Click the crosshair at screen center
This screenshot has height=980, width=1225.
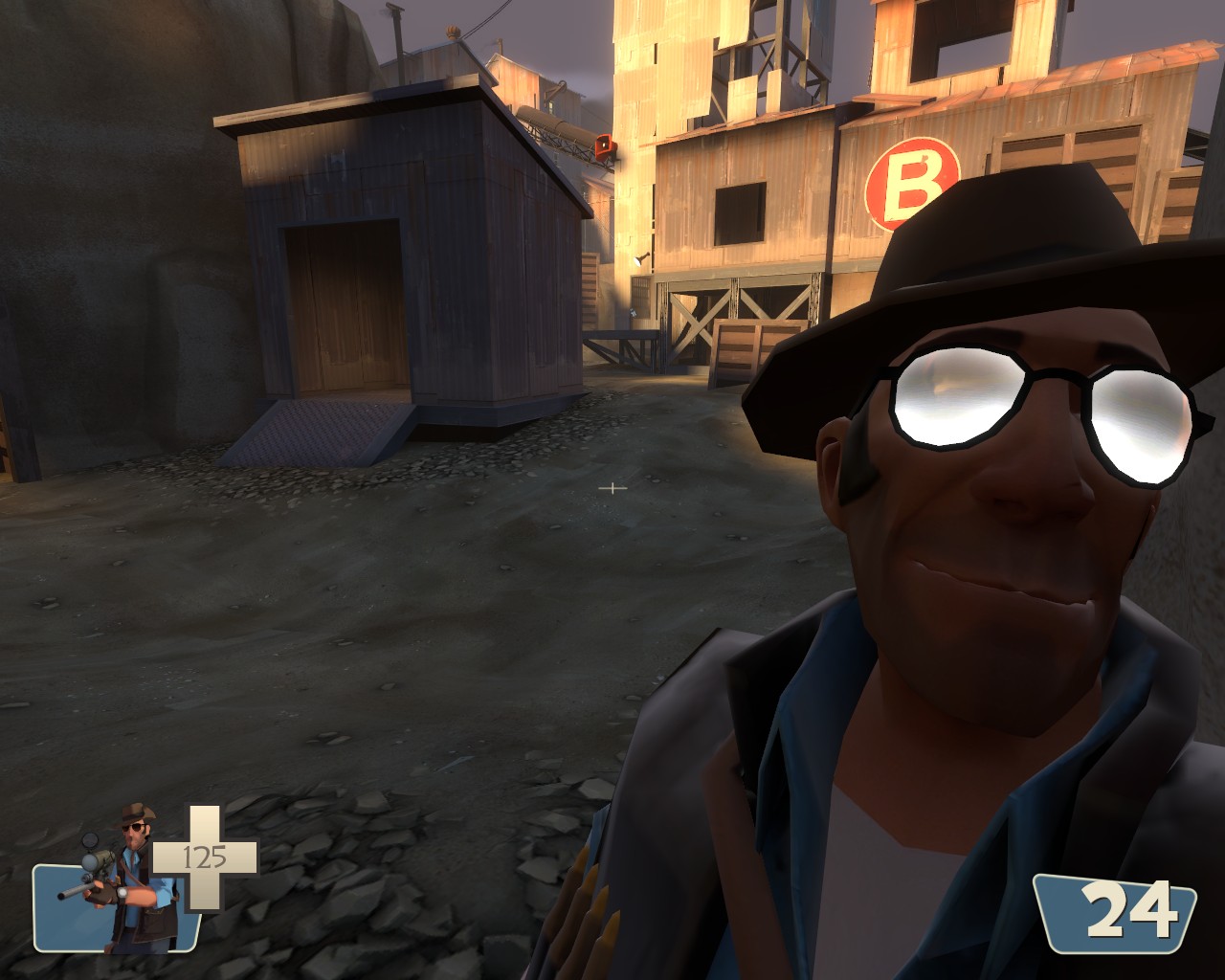[x=612, y=488]
